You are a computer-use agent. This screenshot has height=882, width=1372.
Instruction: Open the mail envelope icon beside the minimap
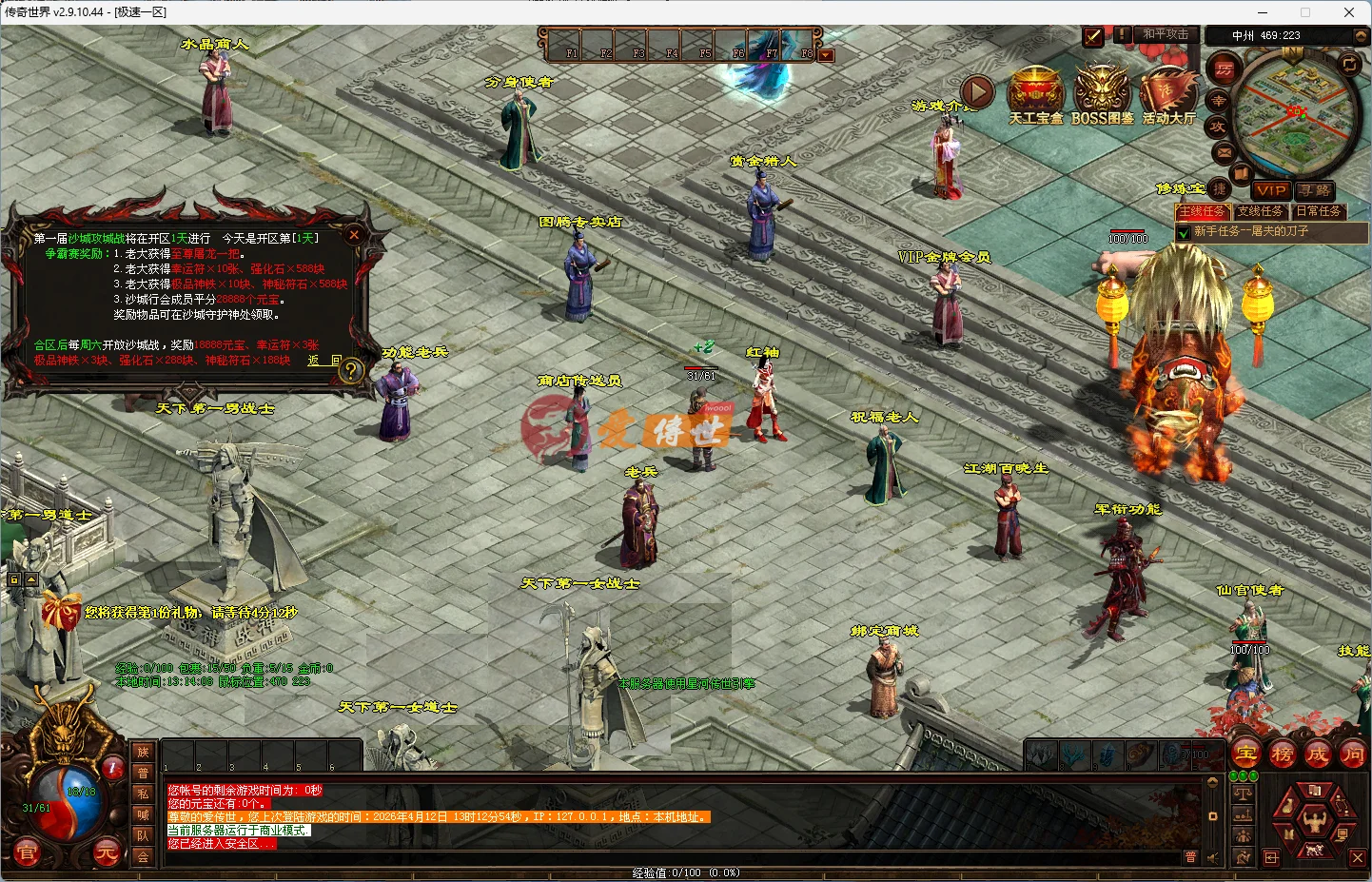(x=1222, y=151)
